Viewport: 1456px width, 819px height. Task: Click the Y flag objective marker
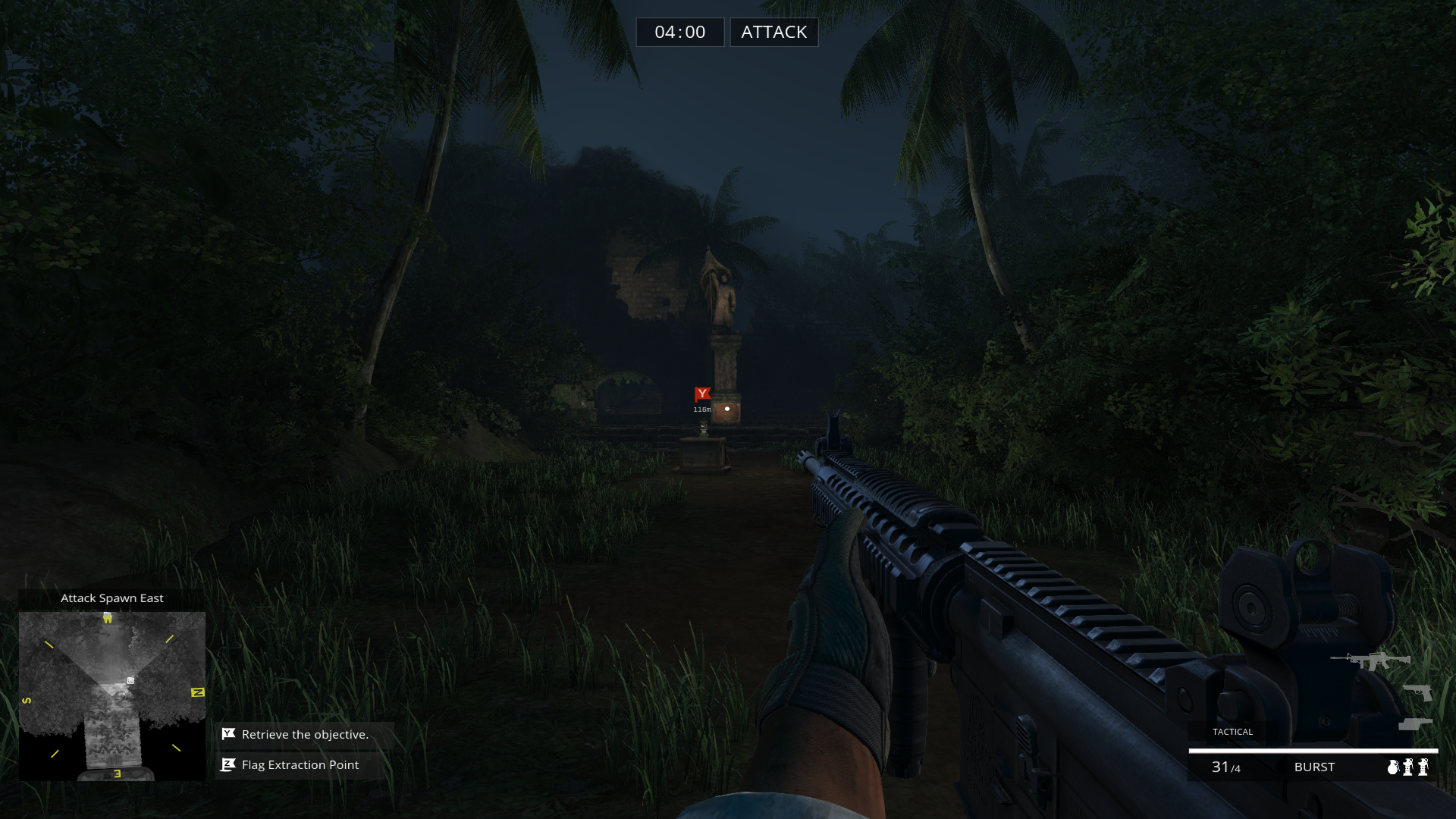(703, 394)
